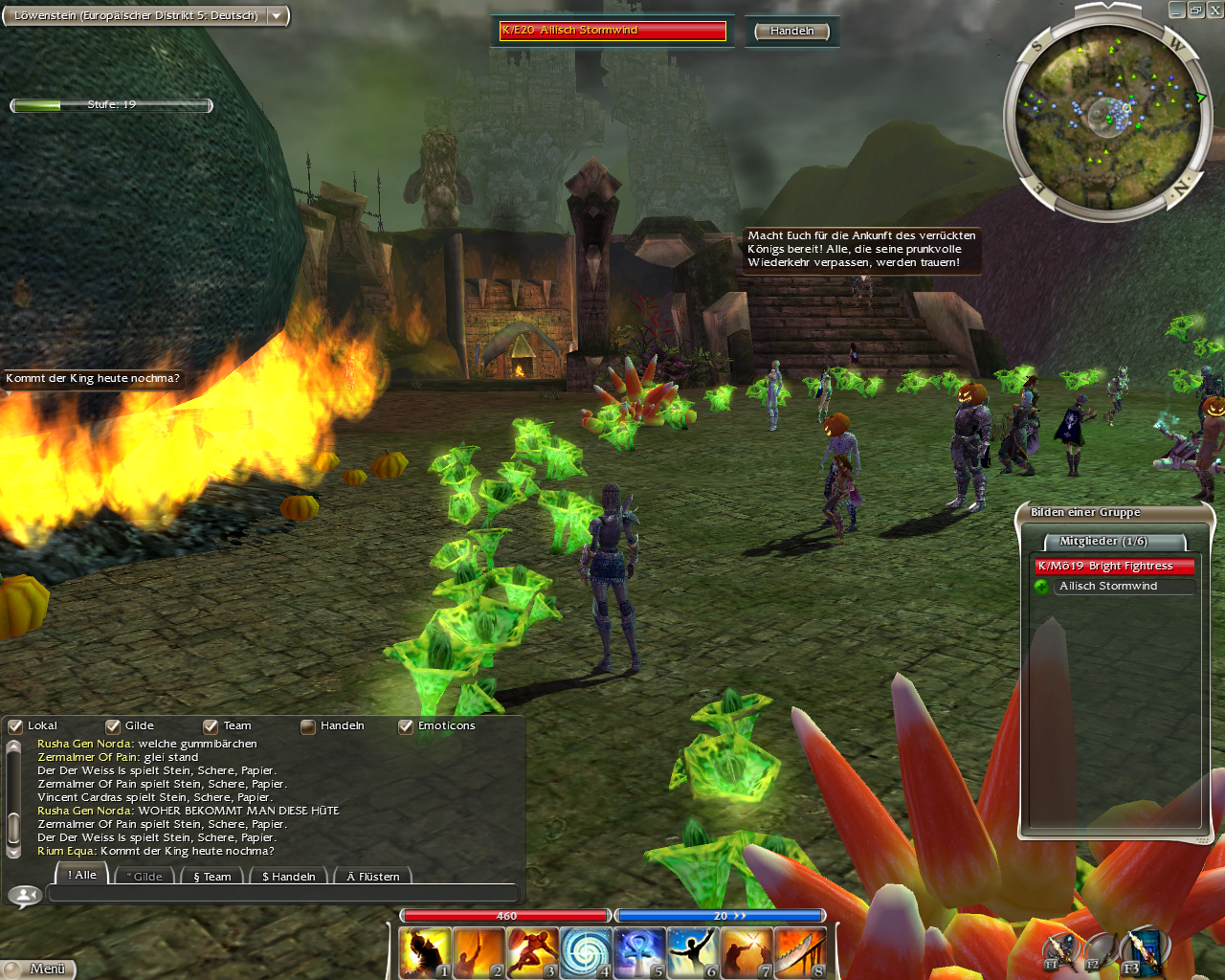Click the Handeln trade button
The width and height of the screenshot is (1225, 980).
click(x=791, y=31)
